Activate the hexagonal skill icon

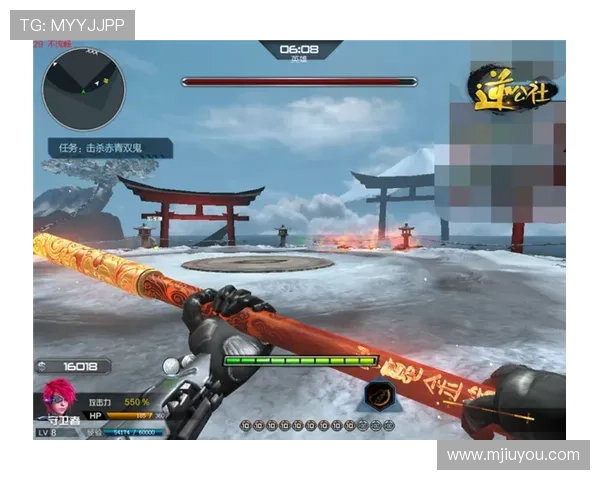coord(379,397)
